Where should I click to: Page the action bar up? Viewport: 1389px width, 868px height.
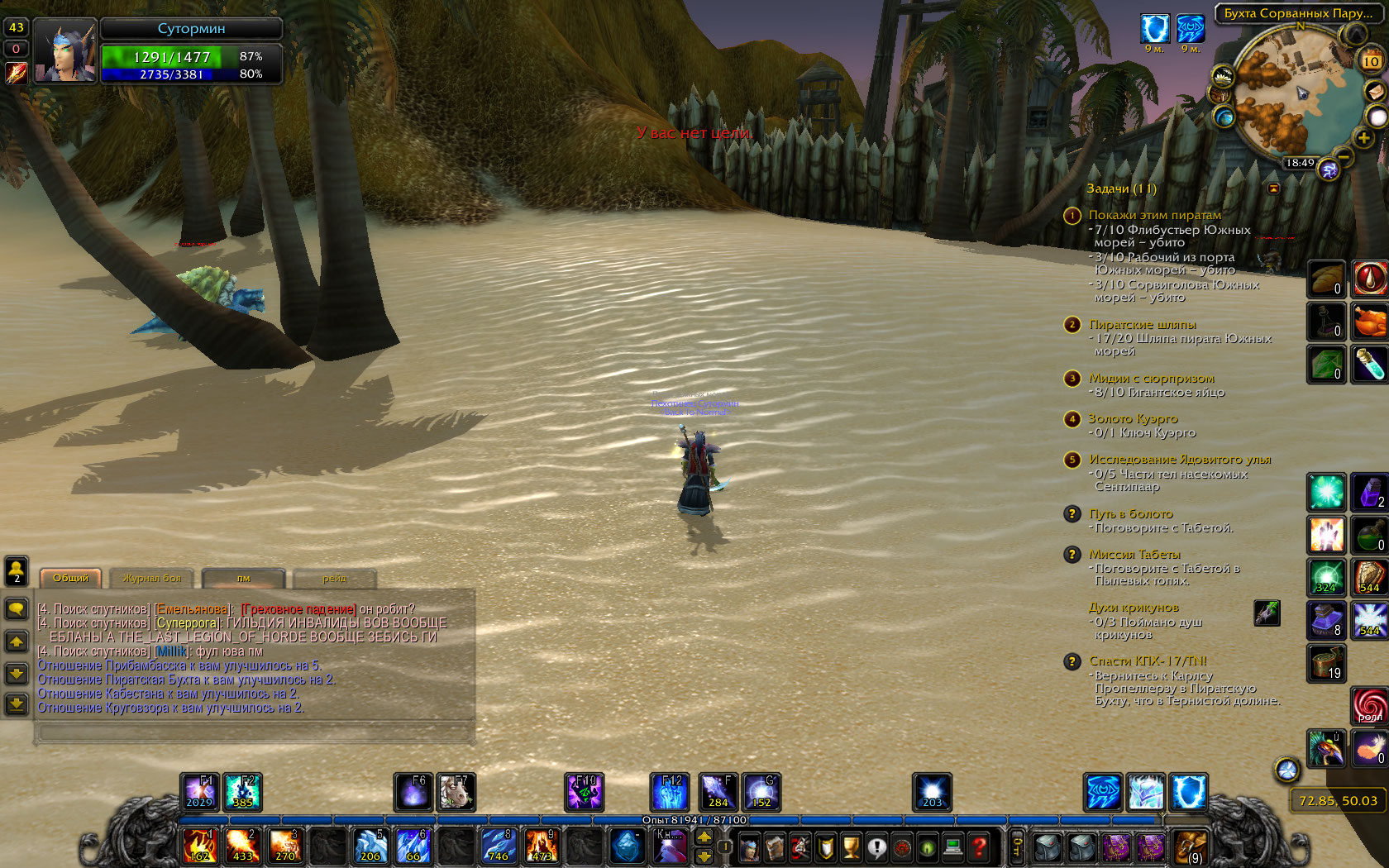coord(704,837)
